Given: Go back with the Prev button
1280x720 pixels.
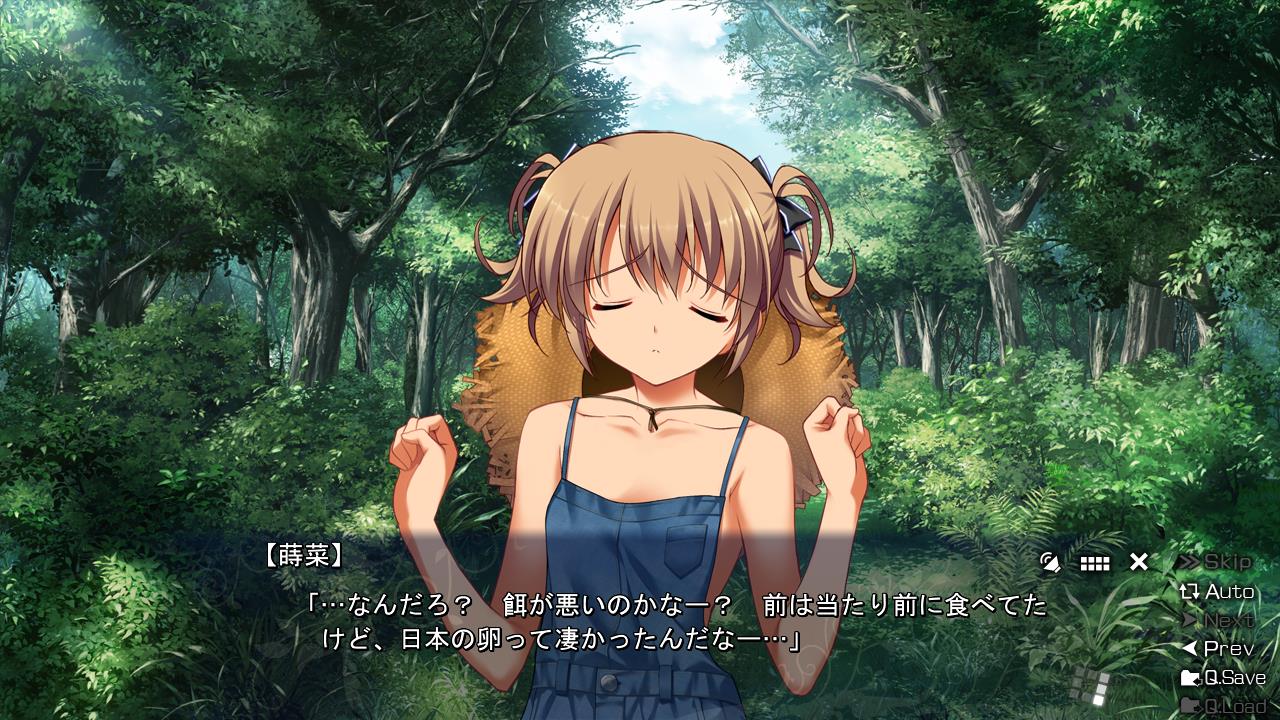Looking at the screenshot, I should 1217,648.
